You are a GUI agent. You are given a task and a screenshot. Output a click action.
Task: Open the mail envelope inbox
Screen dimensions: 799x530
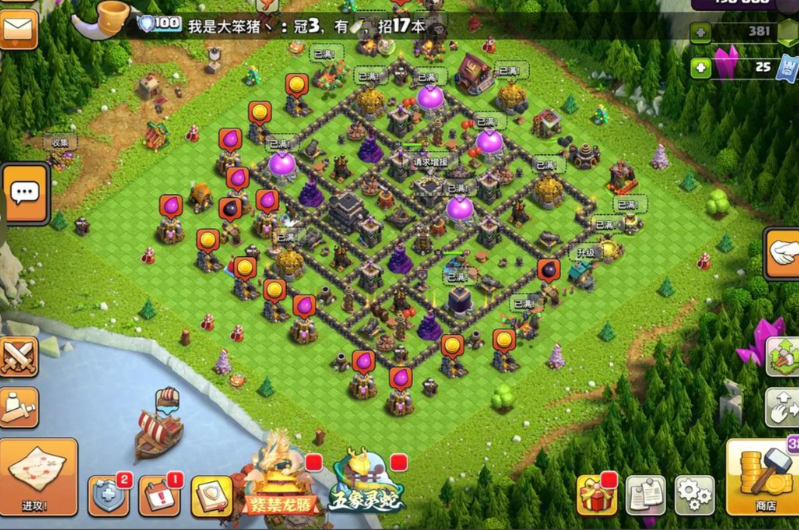point(17,28)
